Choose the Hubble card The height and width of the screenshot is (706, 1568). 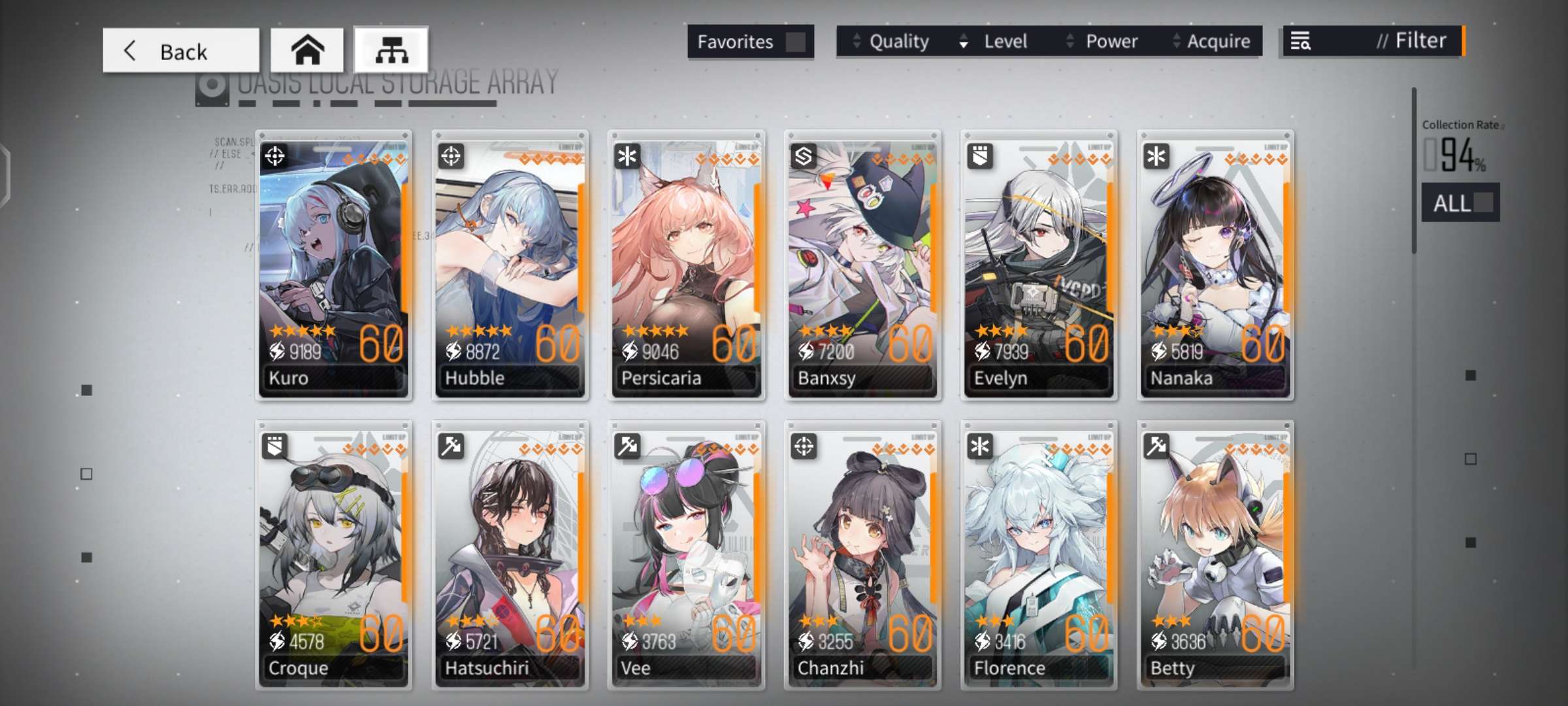[510, 265]
